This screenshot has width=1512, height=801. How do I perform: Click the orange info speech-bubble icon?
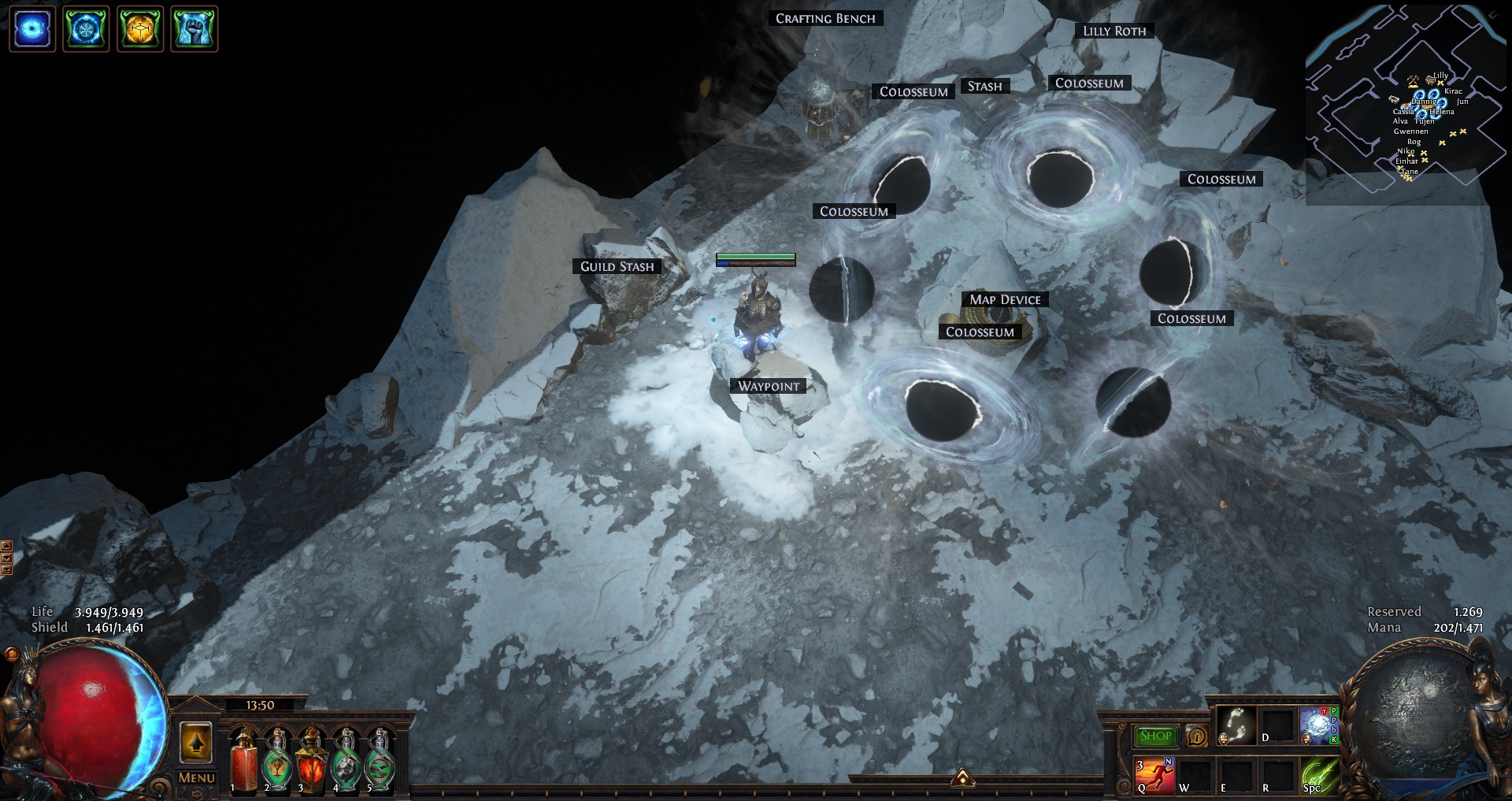(x=1196, y=736)
